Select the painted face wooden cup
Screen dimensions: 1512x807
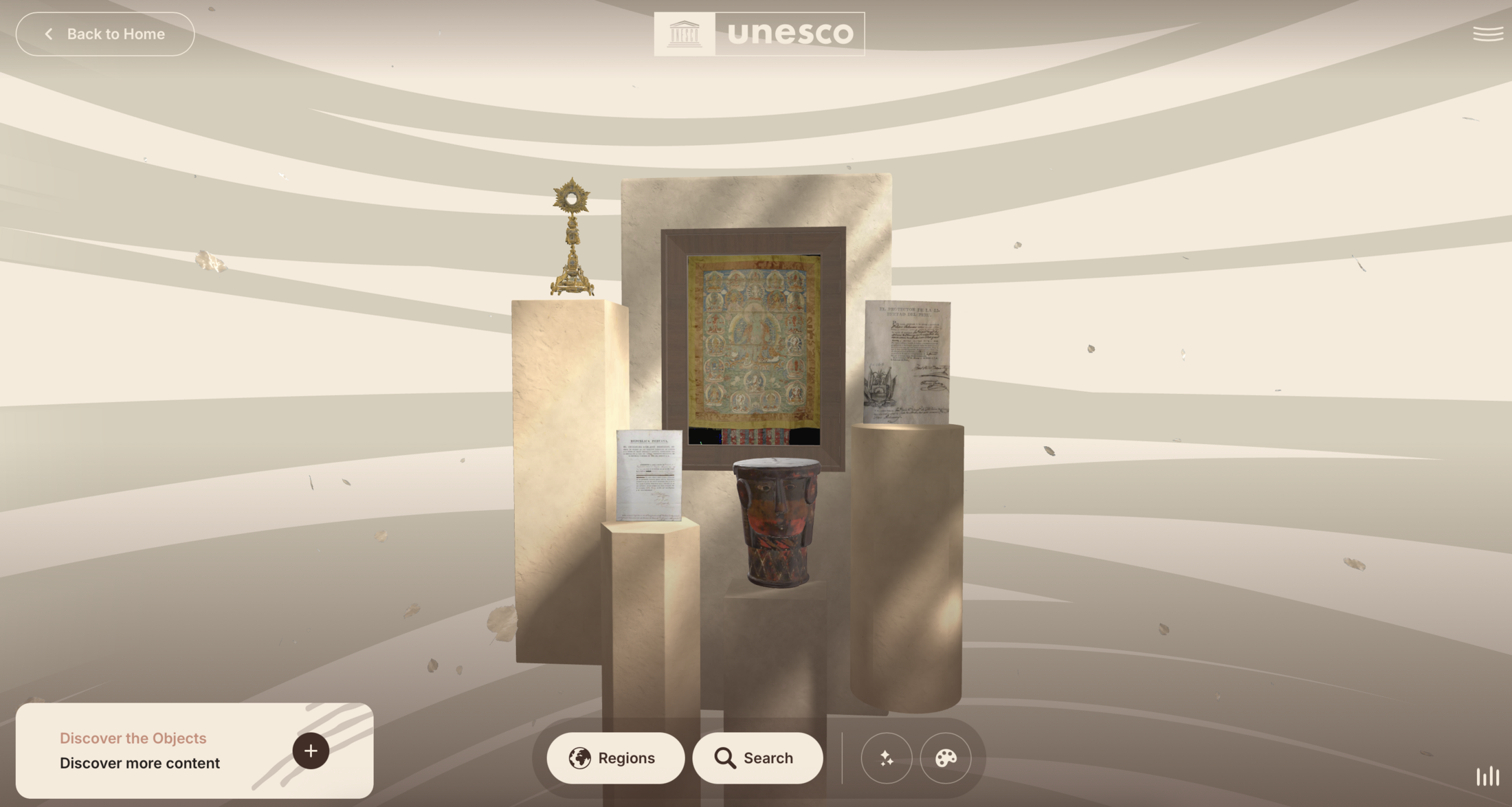point(777,521)
